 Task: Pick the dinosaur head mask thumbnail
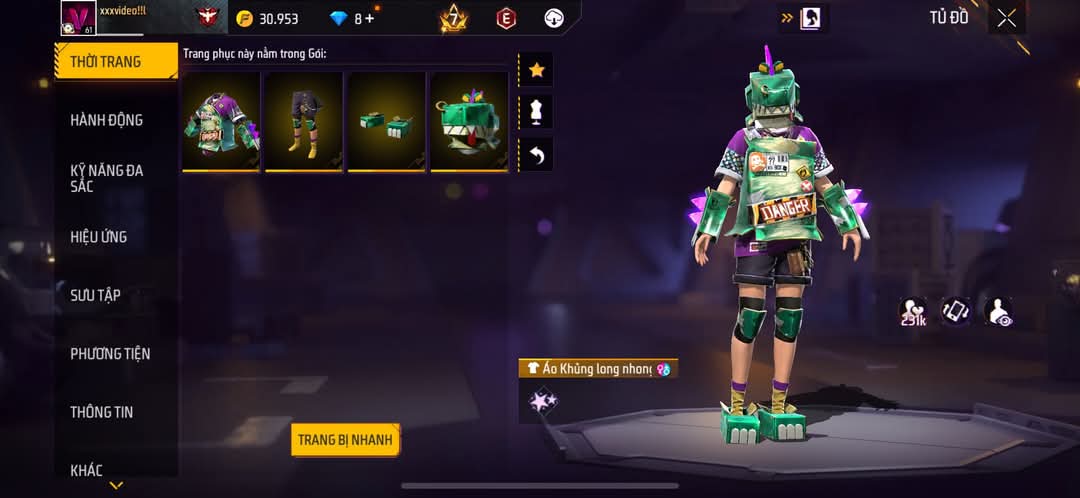point(469,121)
